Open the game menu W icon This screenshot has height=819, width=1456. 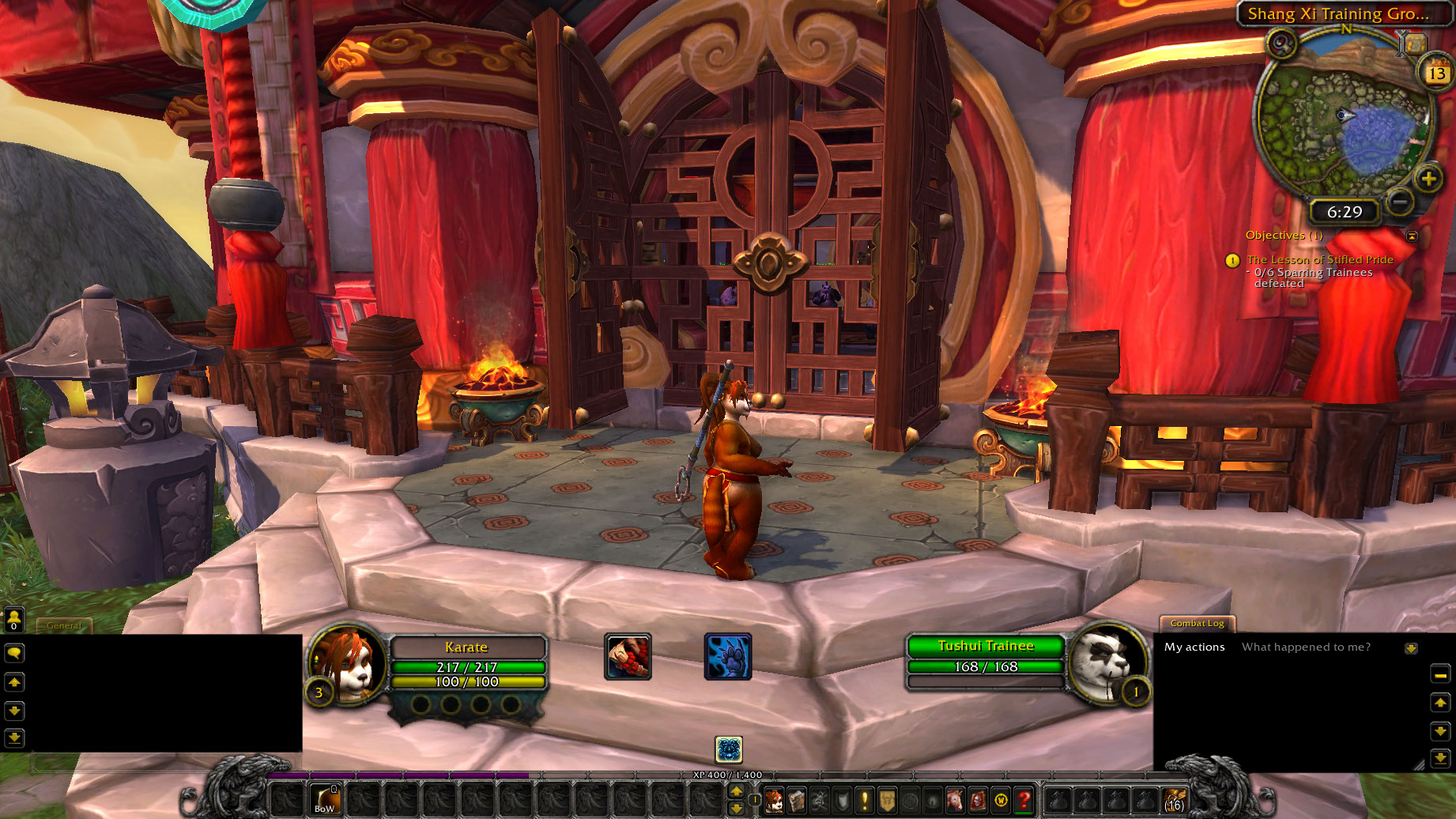tap(1001, 800)
